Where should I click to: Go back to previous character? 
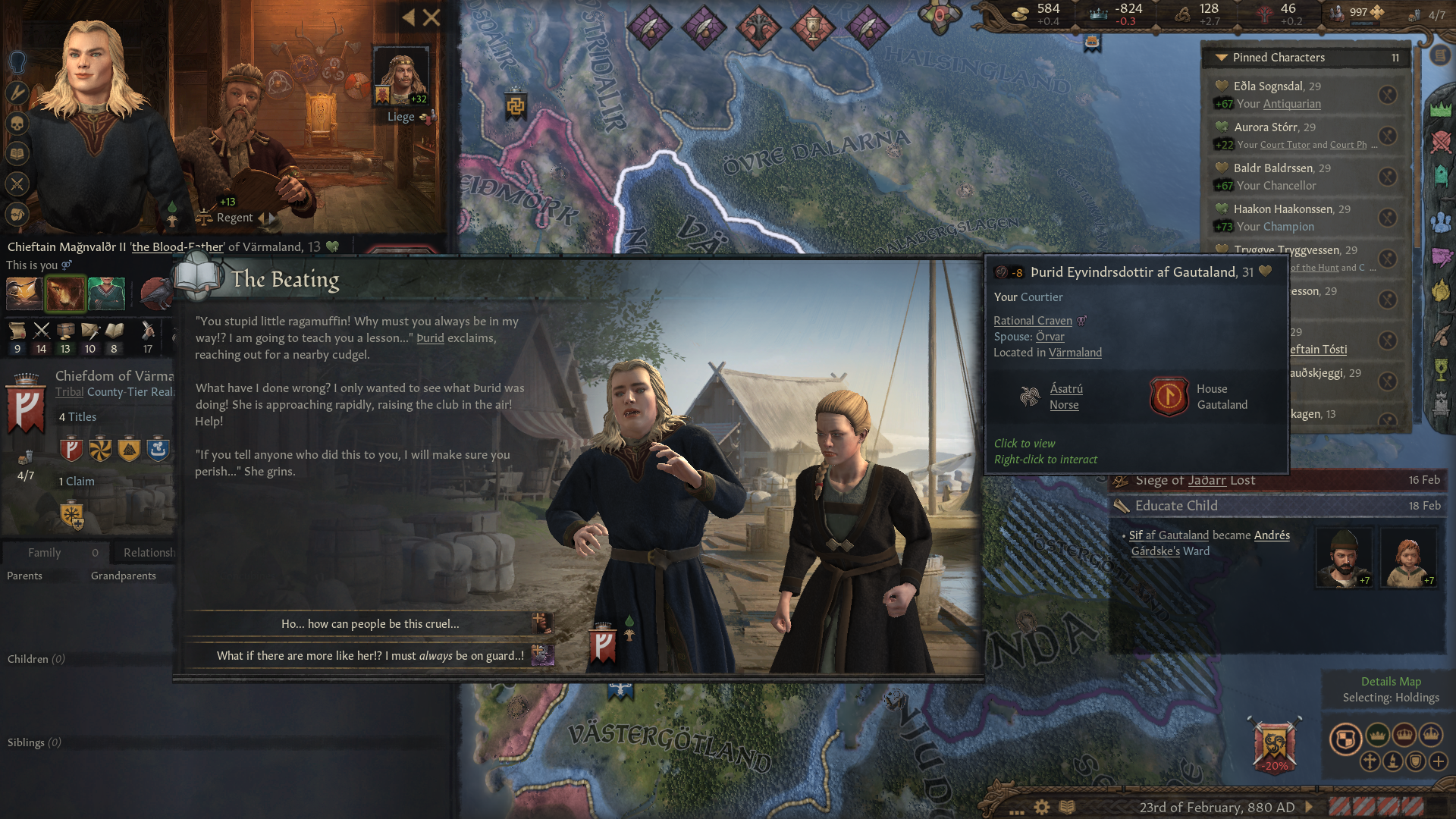[x=409, y=17]
